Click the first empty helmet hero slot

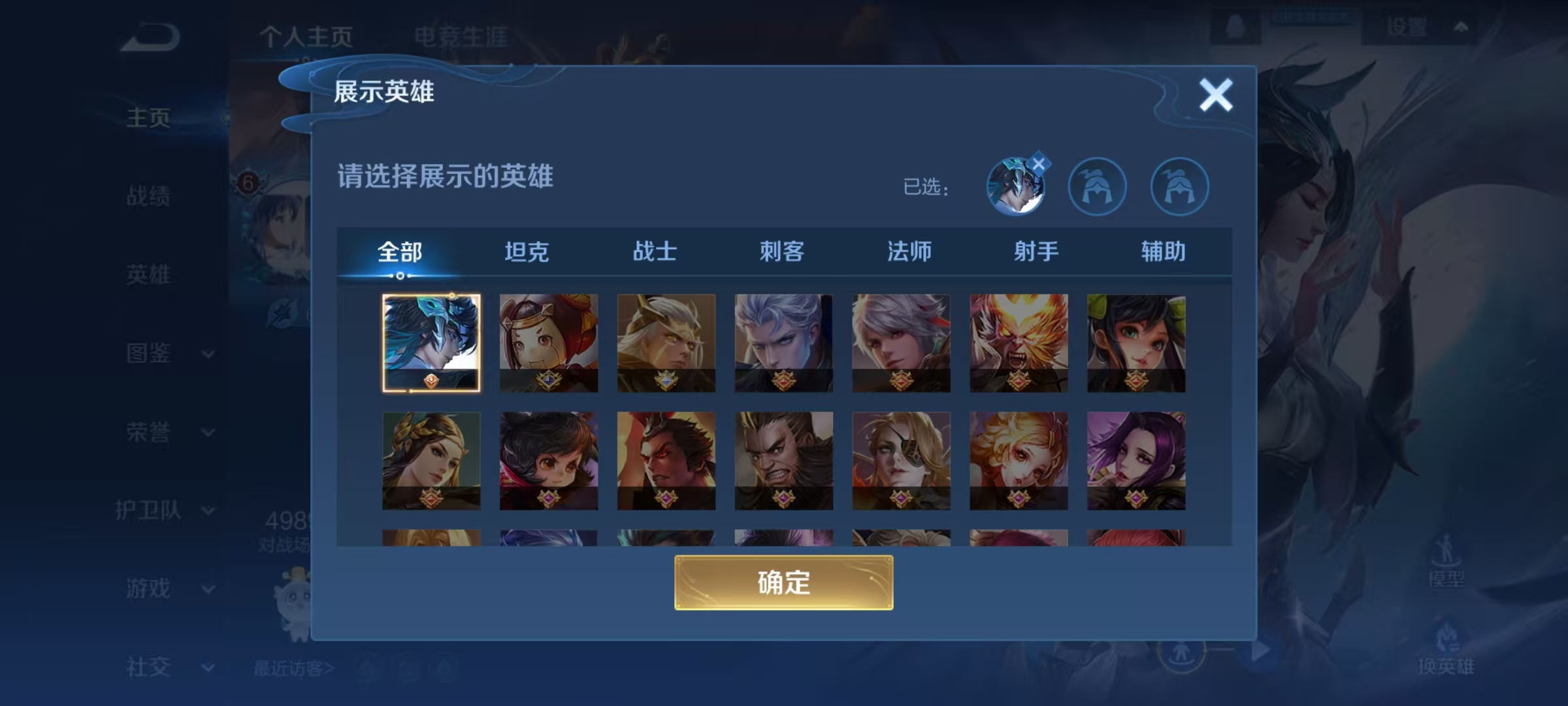pos(1098,186)
